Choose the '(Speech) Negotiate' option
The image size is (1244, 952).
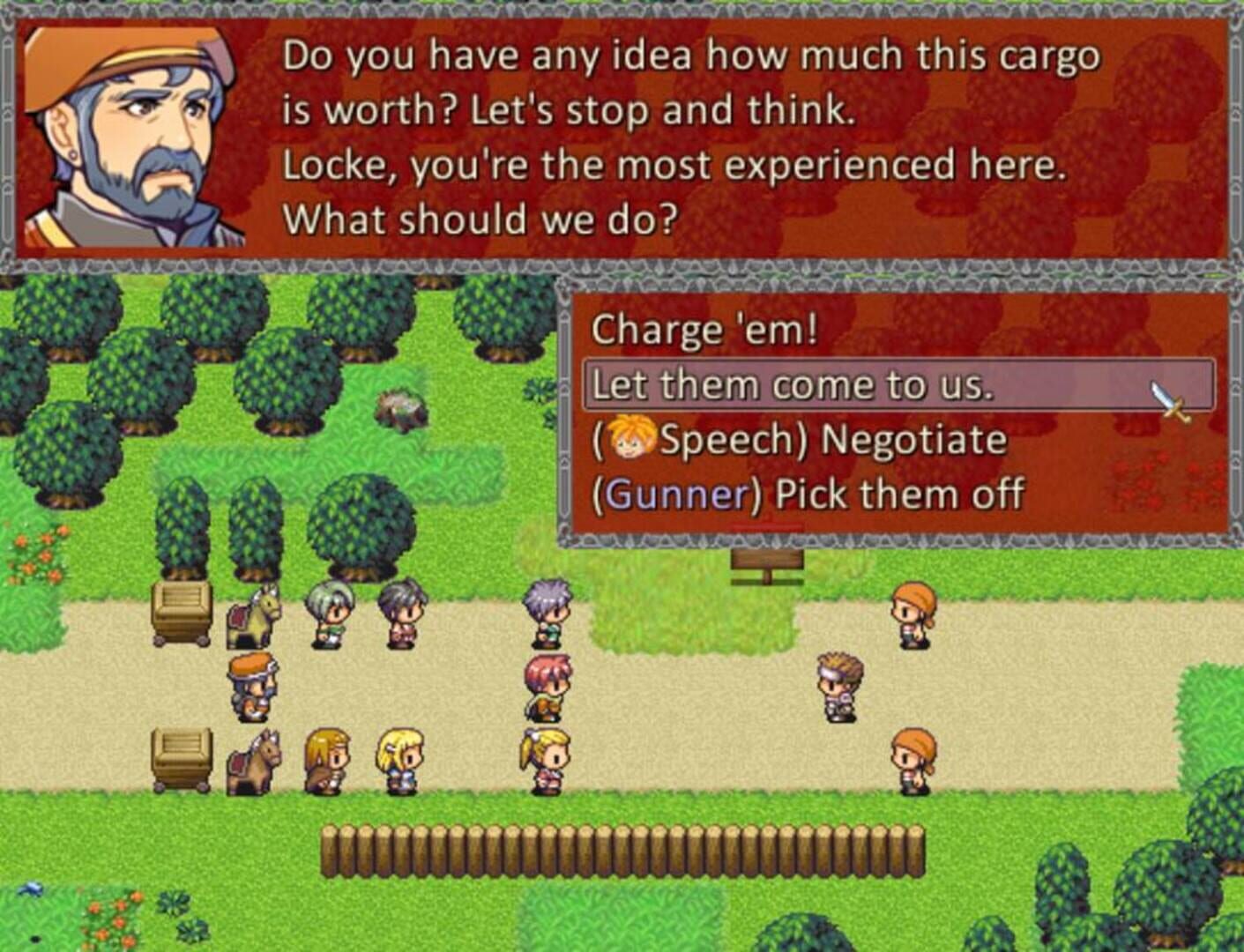tap(793, 438)
